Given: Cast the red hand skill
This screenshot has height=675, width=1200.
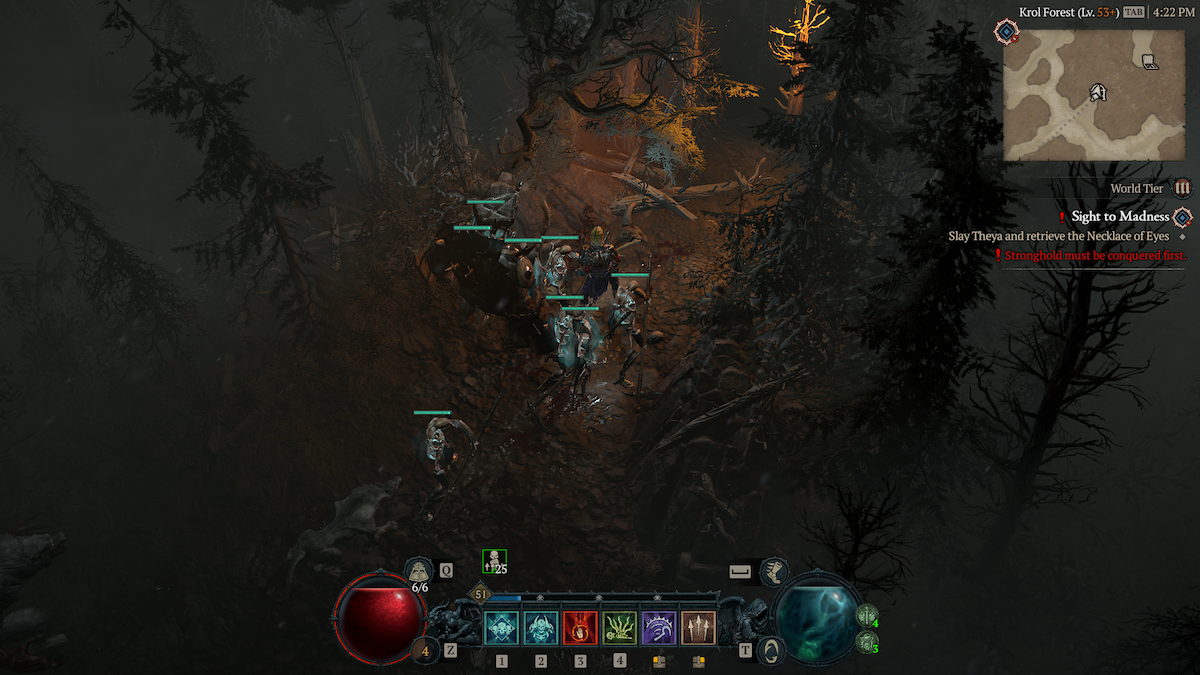Looking at the screenshot, I should [580, 628].
